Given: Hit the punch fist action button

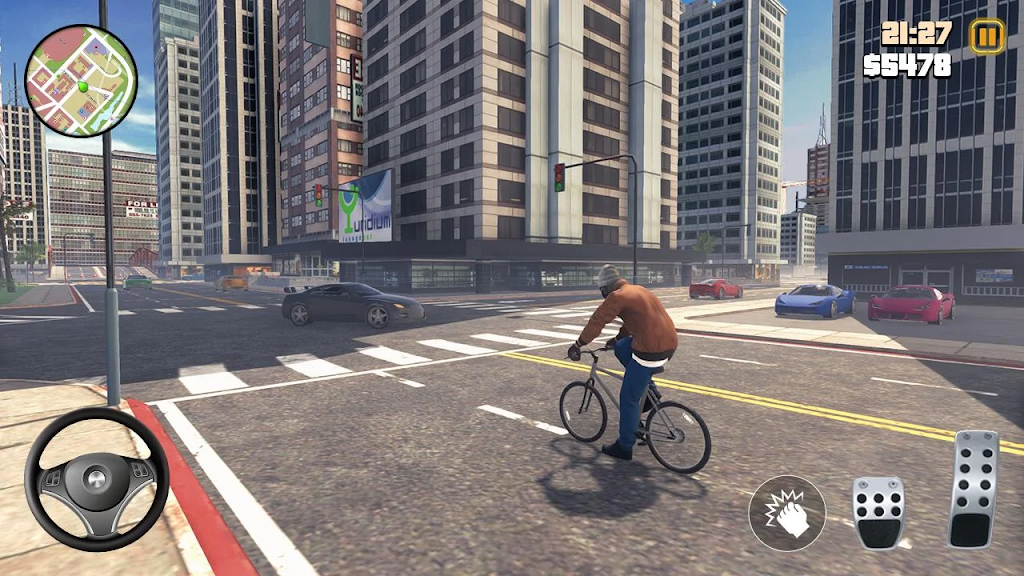Looking at the screenshot, I should pos(787,512).
